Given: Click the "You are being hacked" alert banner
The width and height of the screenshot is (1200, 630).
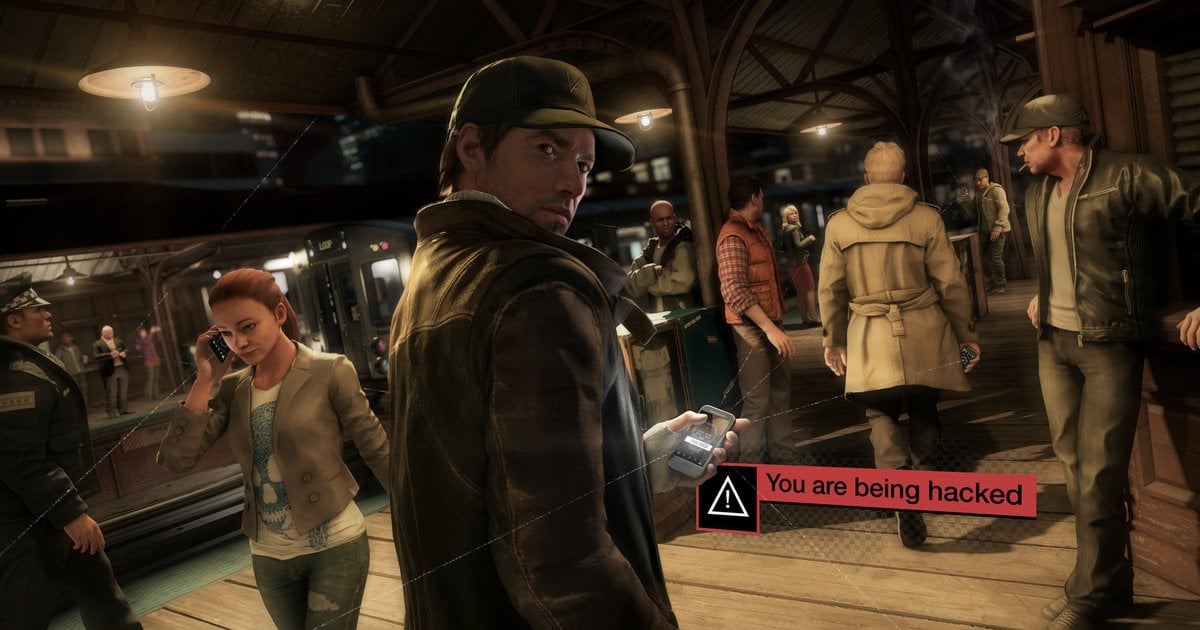Looking at the screenshot, I should pos(894,491).
